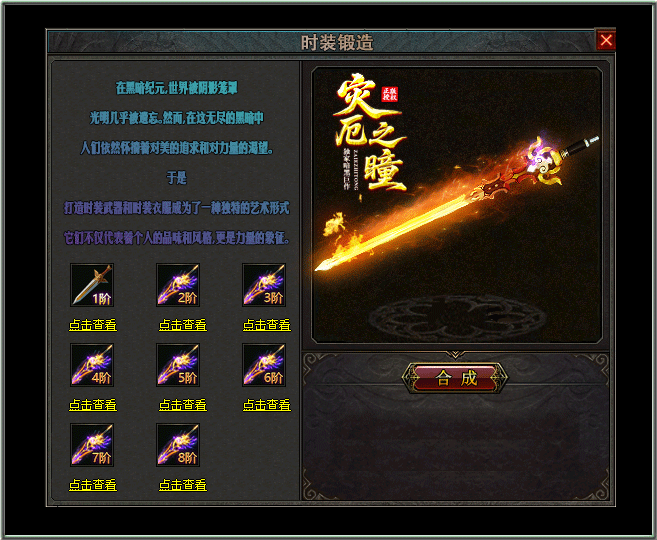This screenshot has height=540, width=657.
Task: Click 点击查看 beneath the 5阶 weapon
Action: click(x=183, y=405)
